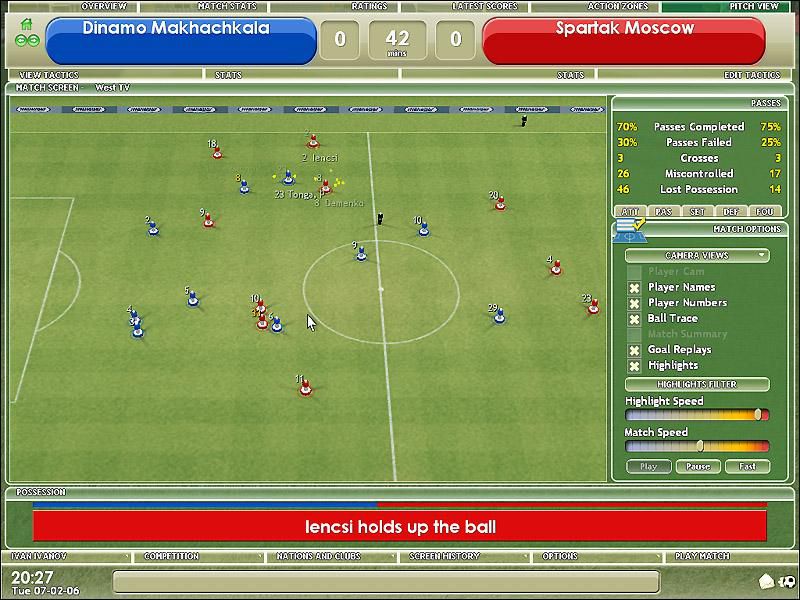Image resolution: width=800 pixels, height=600 pixels.
Task: Open the Latest Scores tab
Action: point(487,6)
